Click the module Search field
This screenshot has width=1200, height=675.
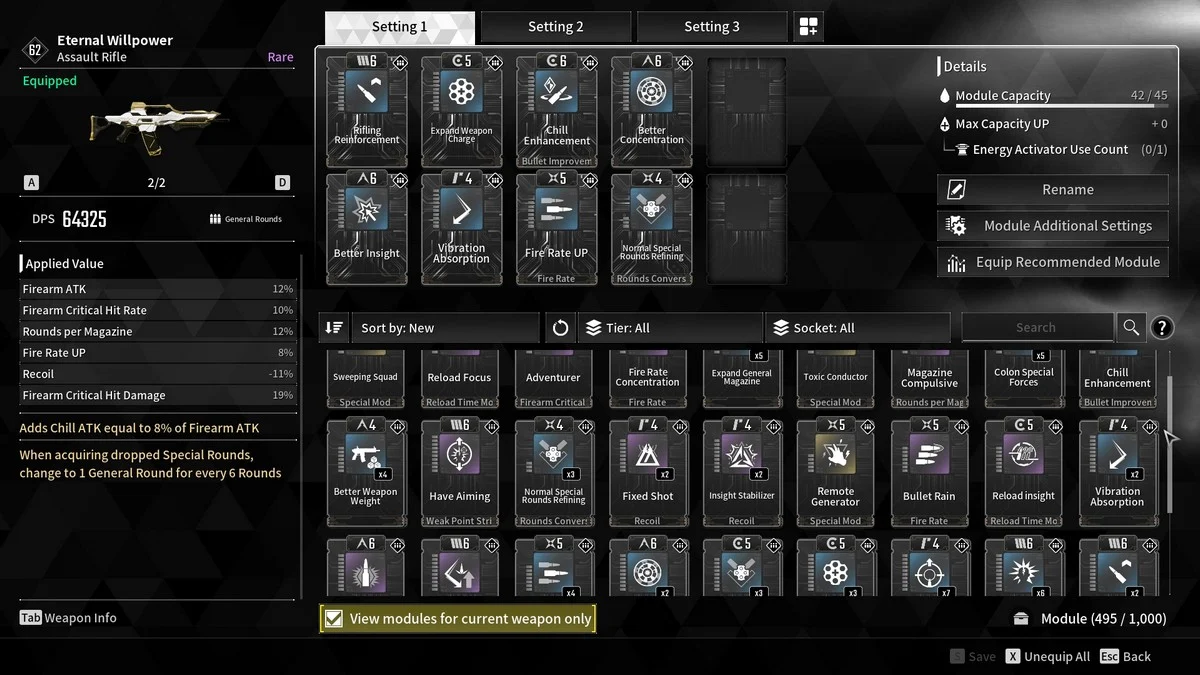point(1036,327)
